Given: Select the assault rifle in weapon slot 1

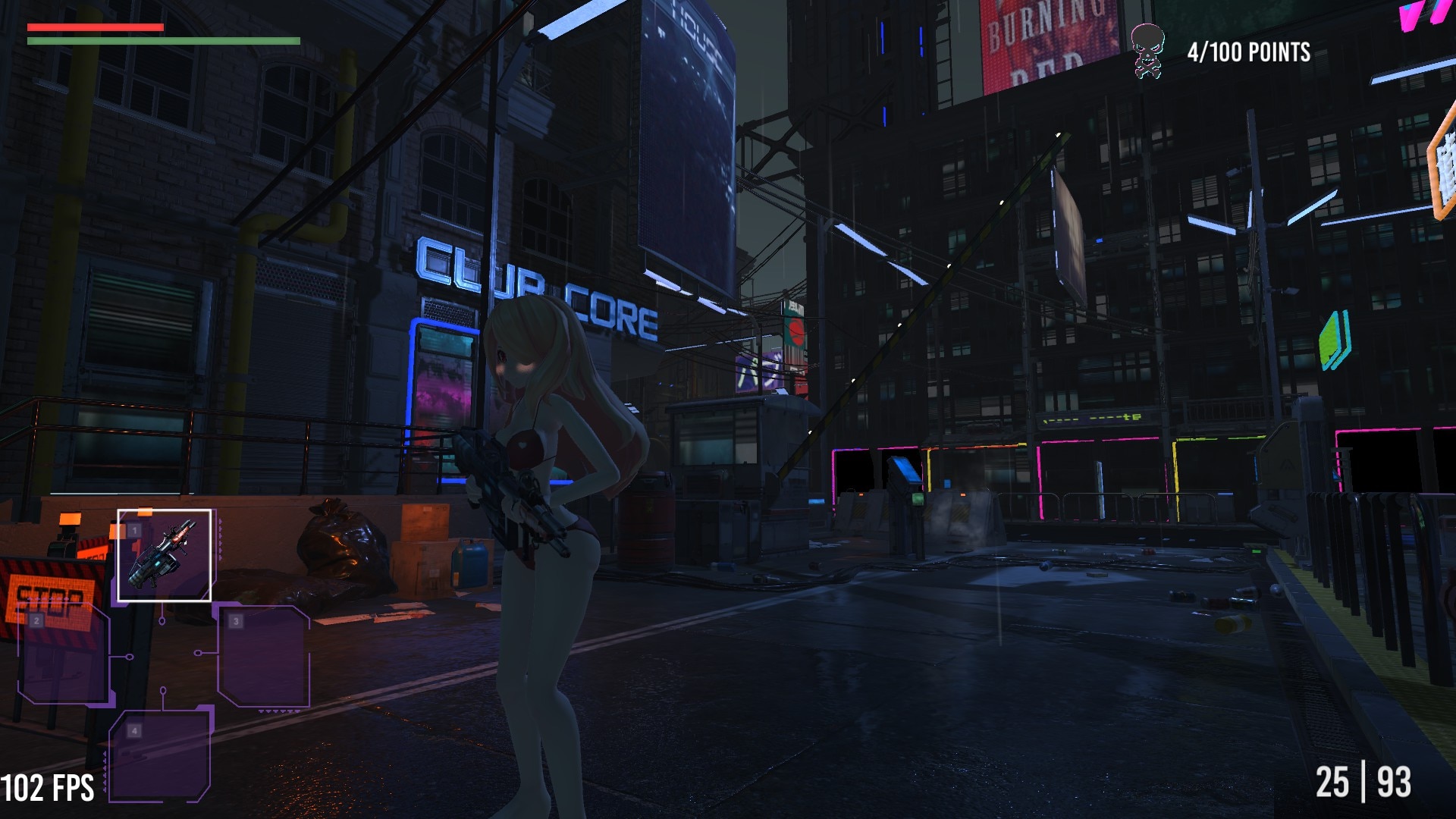Looking at the screenshot, I should pos(164,556).
